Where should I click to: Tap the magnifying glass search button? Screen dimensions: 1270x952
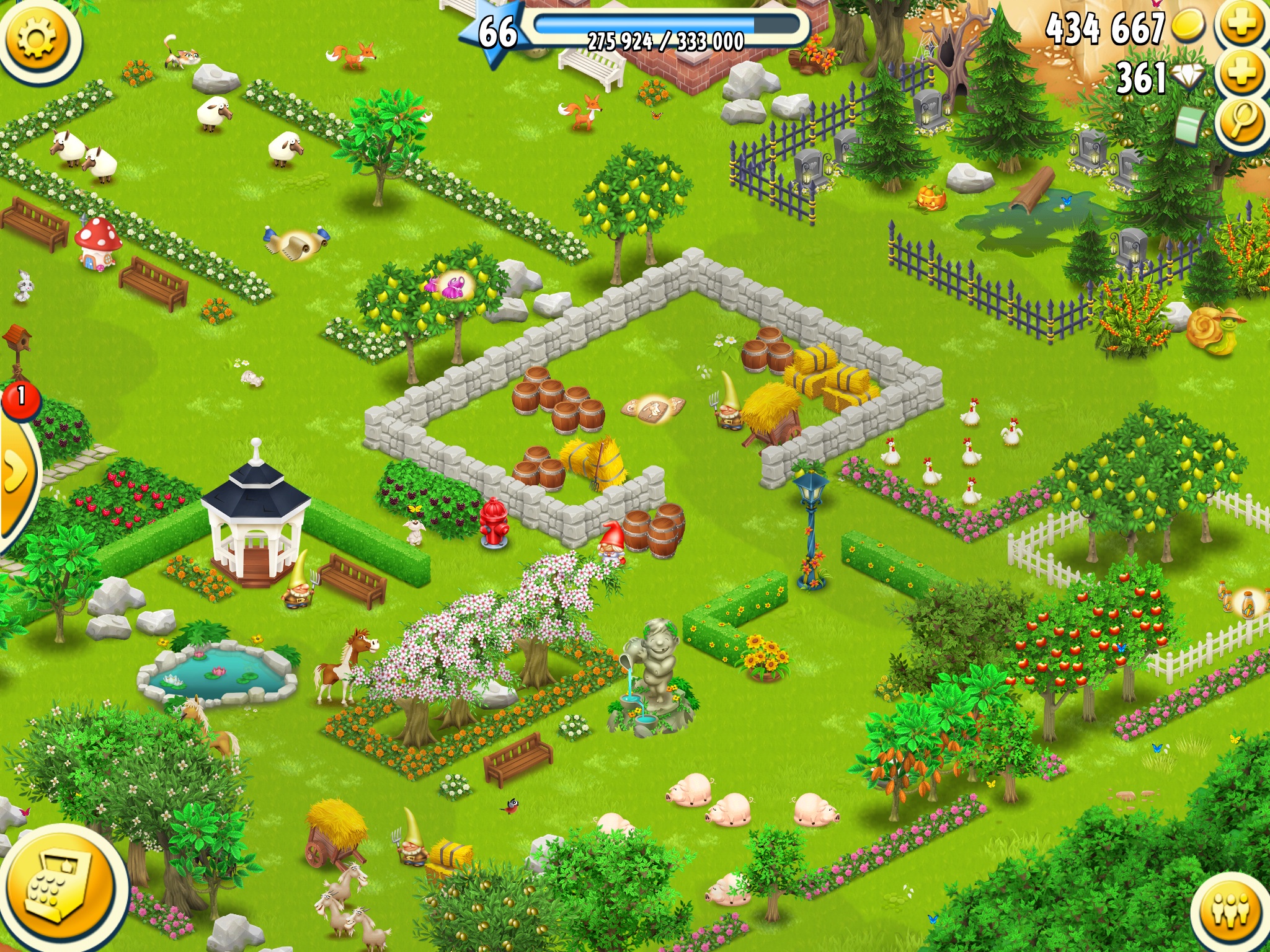pos(1242,121)
